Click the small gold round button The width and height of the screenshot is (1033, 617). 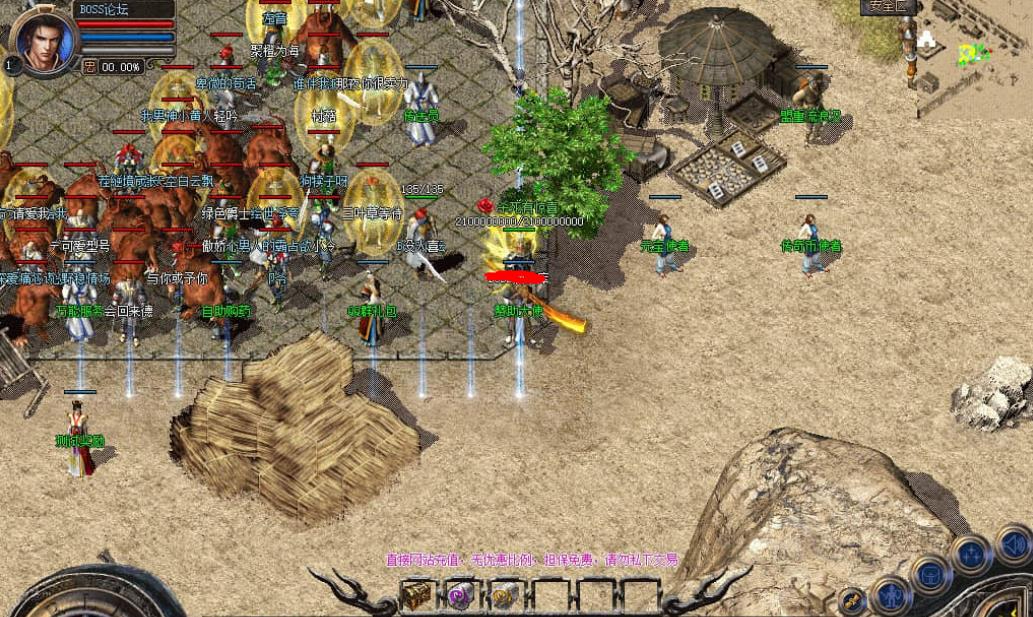pyautogui.click(x=853, y=600)
